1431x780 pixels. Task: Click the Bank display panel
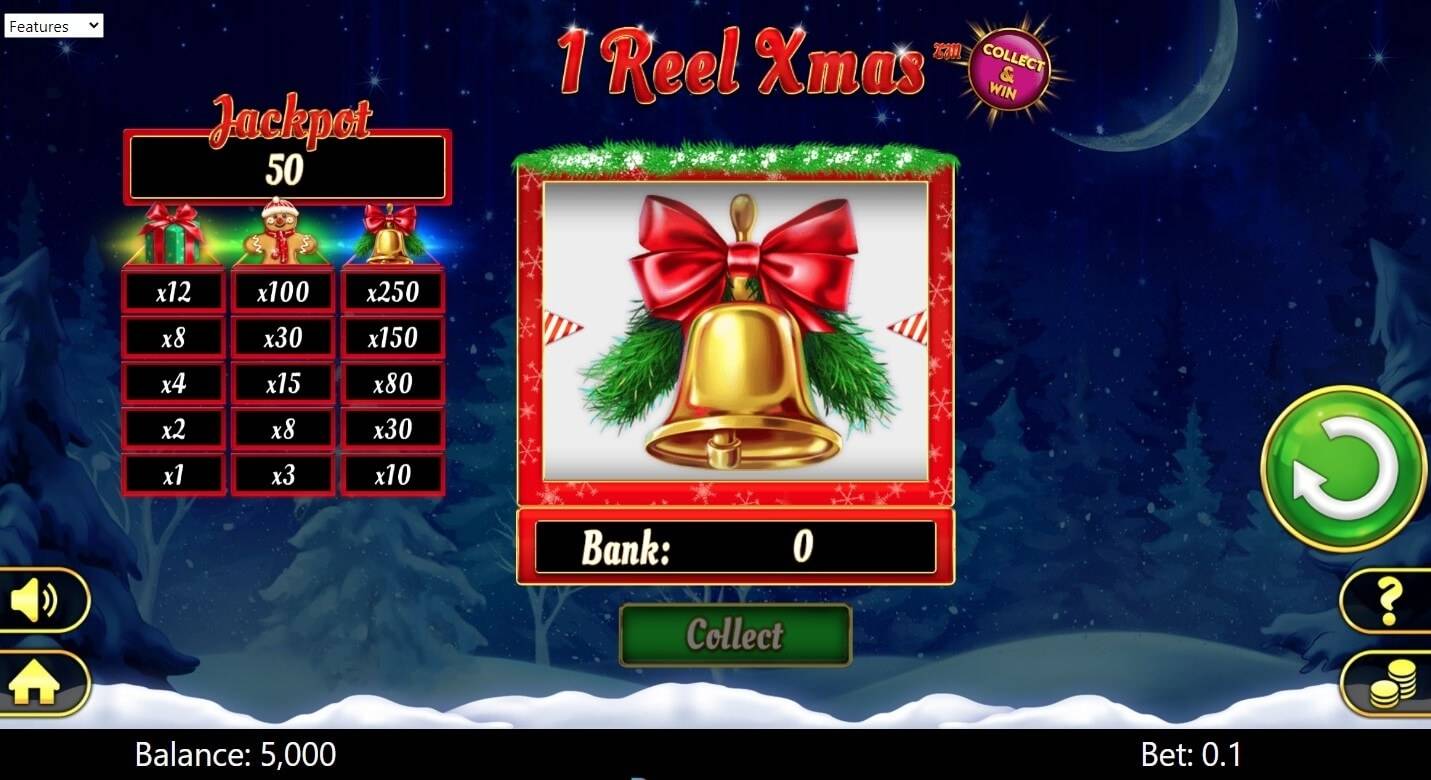(735, 547)
